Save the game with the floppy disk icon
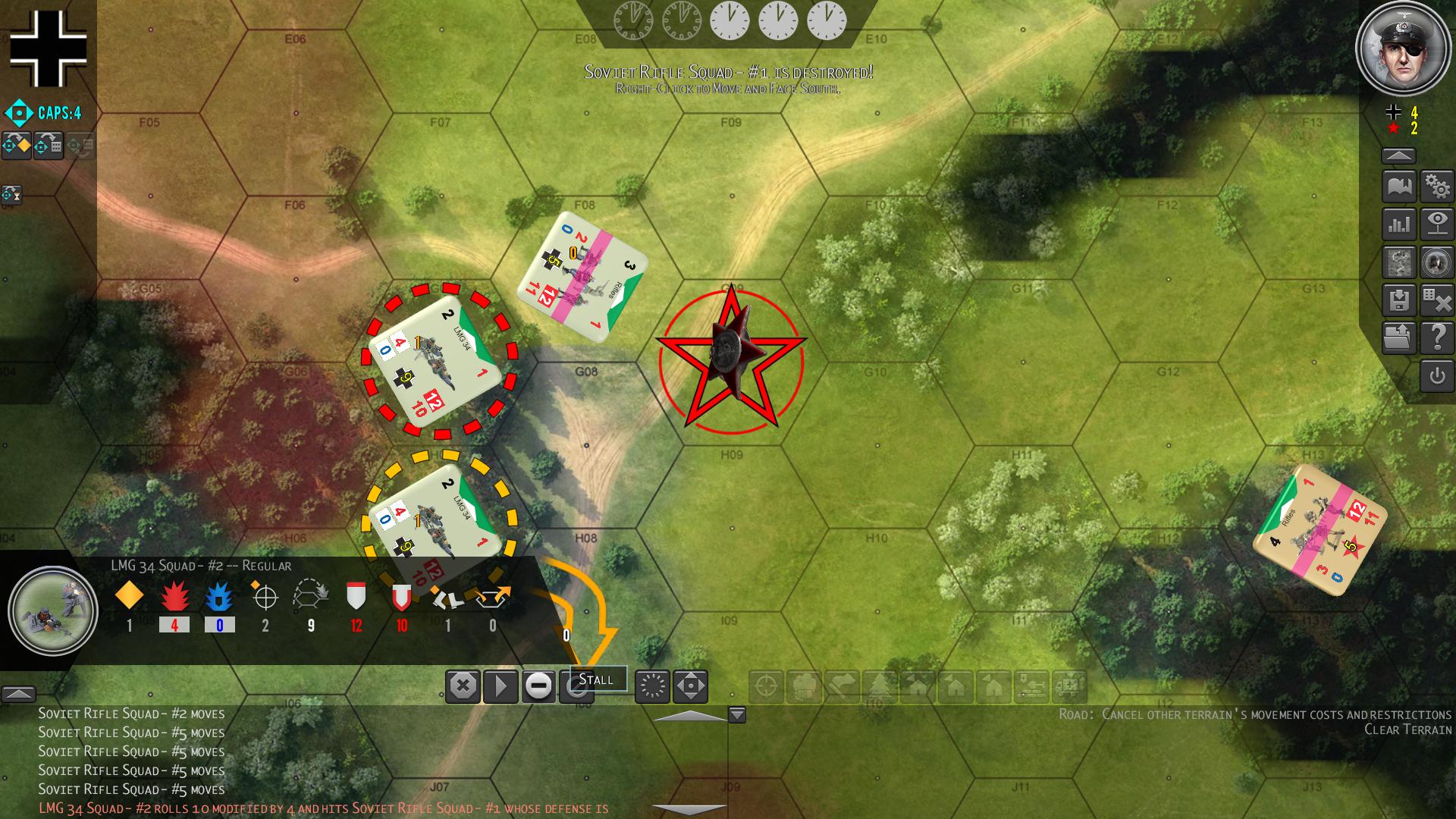This screenshot has width=1456, height=819. (x=1399, y=300)
